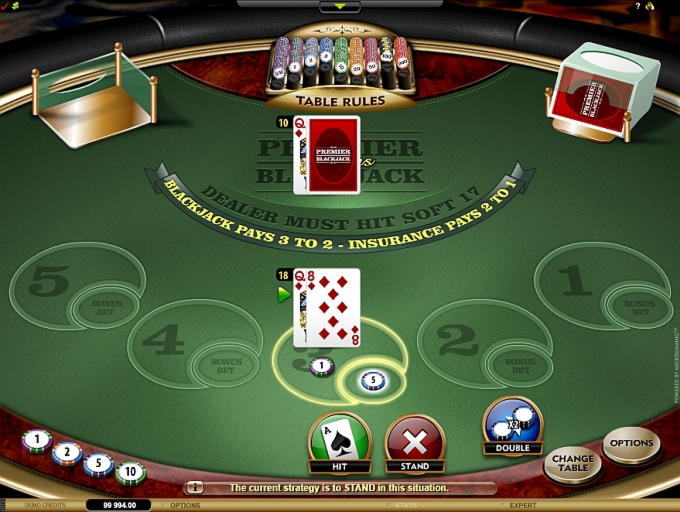This screenshot has height=512, width=680.
Task: Select the seat 5 betting circle
Action: [x=50, y=281]
